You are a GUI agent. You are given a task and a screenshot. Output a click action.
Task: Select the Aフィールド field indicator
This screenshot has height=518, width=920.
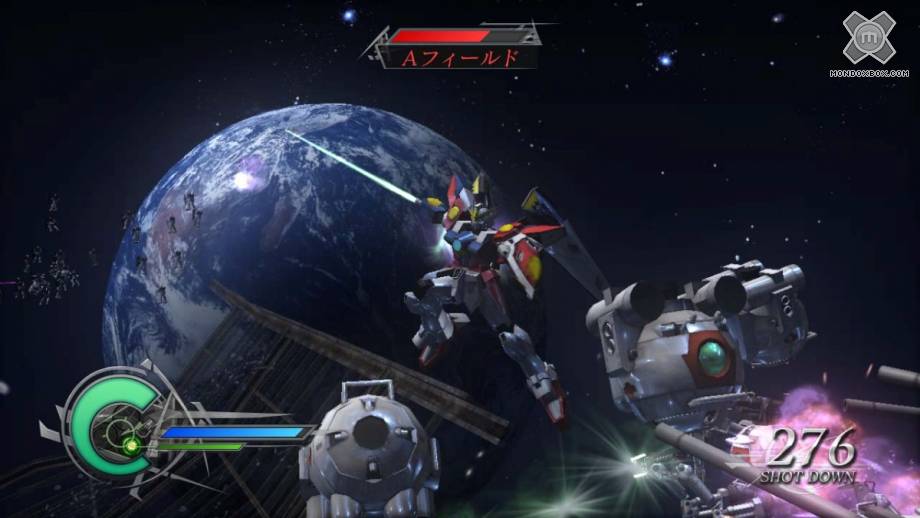459,57
